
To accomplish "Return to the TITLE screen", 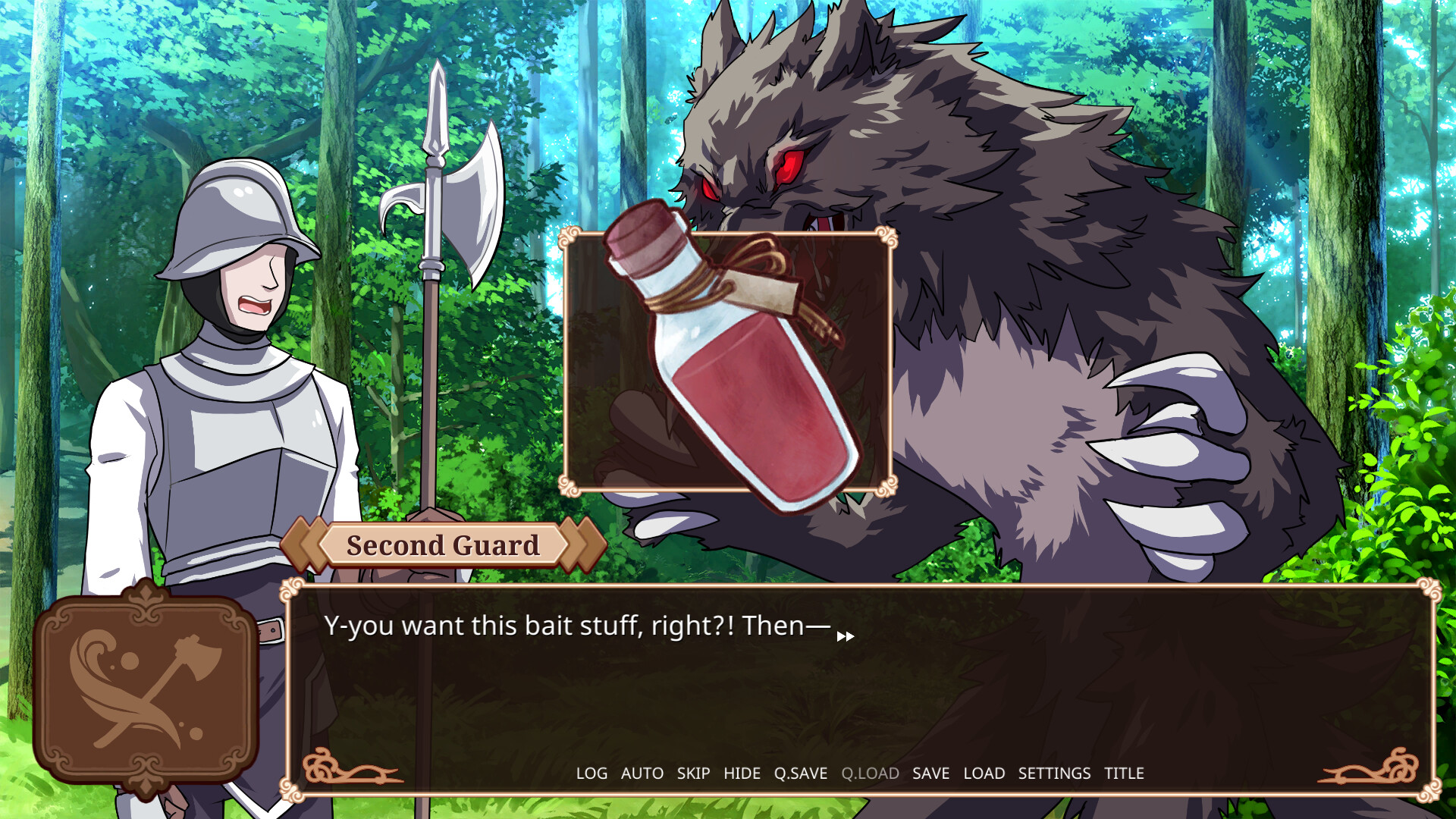I will click(x=1124, y=773).
